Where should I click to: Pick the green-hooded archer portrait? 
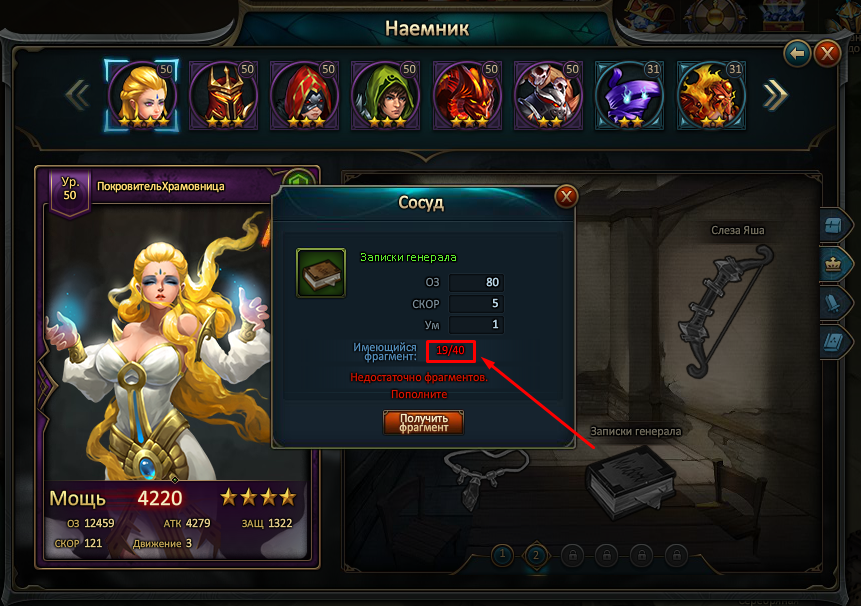pyautogui.click(x=386, y=93)
